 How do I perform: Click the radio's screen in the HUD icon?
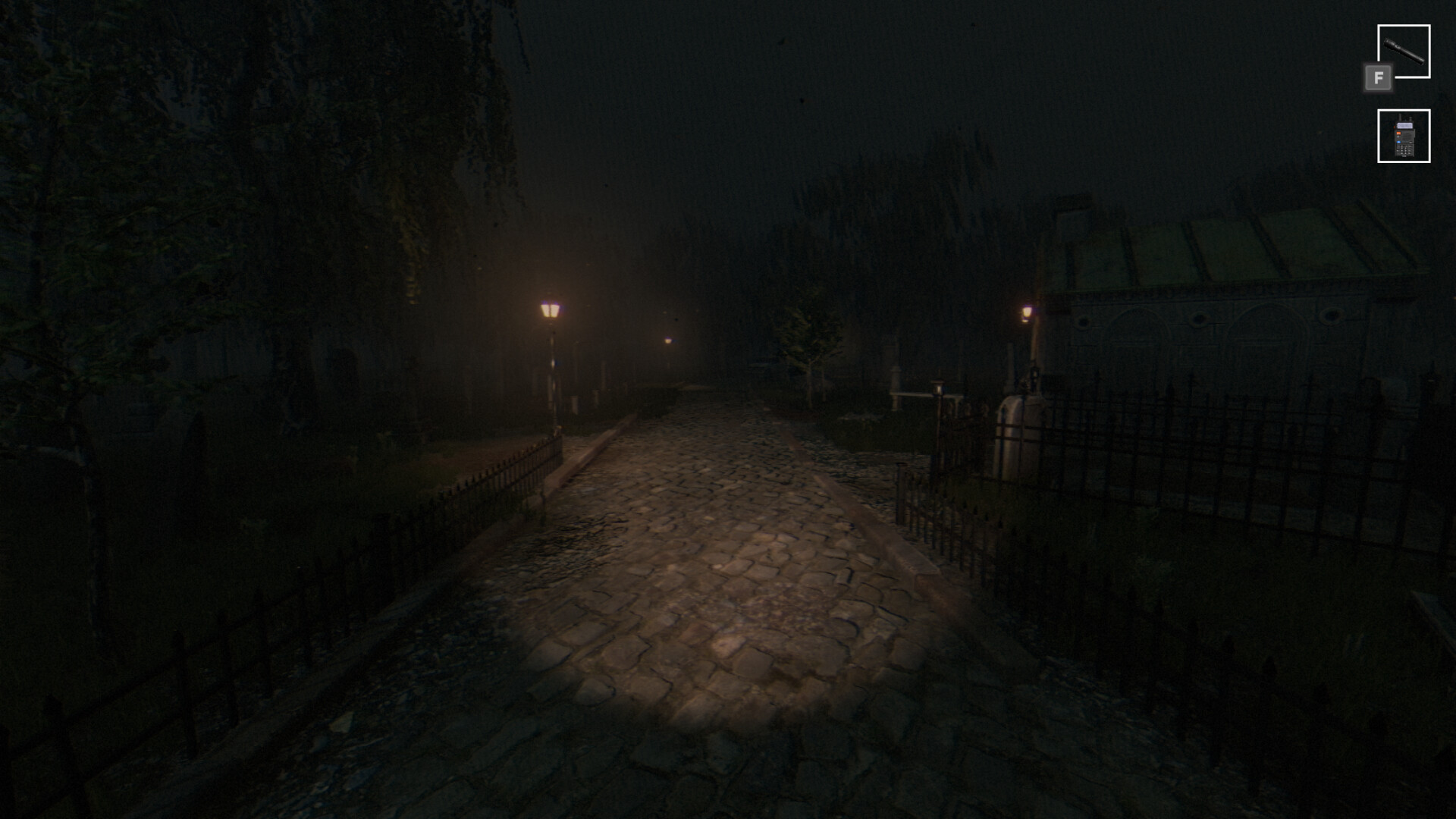[x=1404, y=125]
